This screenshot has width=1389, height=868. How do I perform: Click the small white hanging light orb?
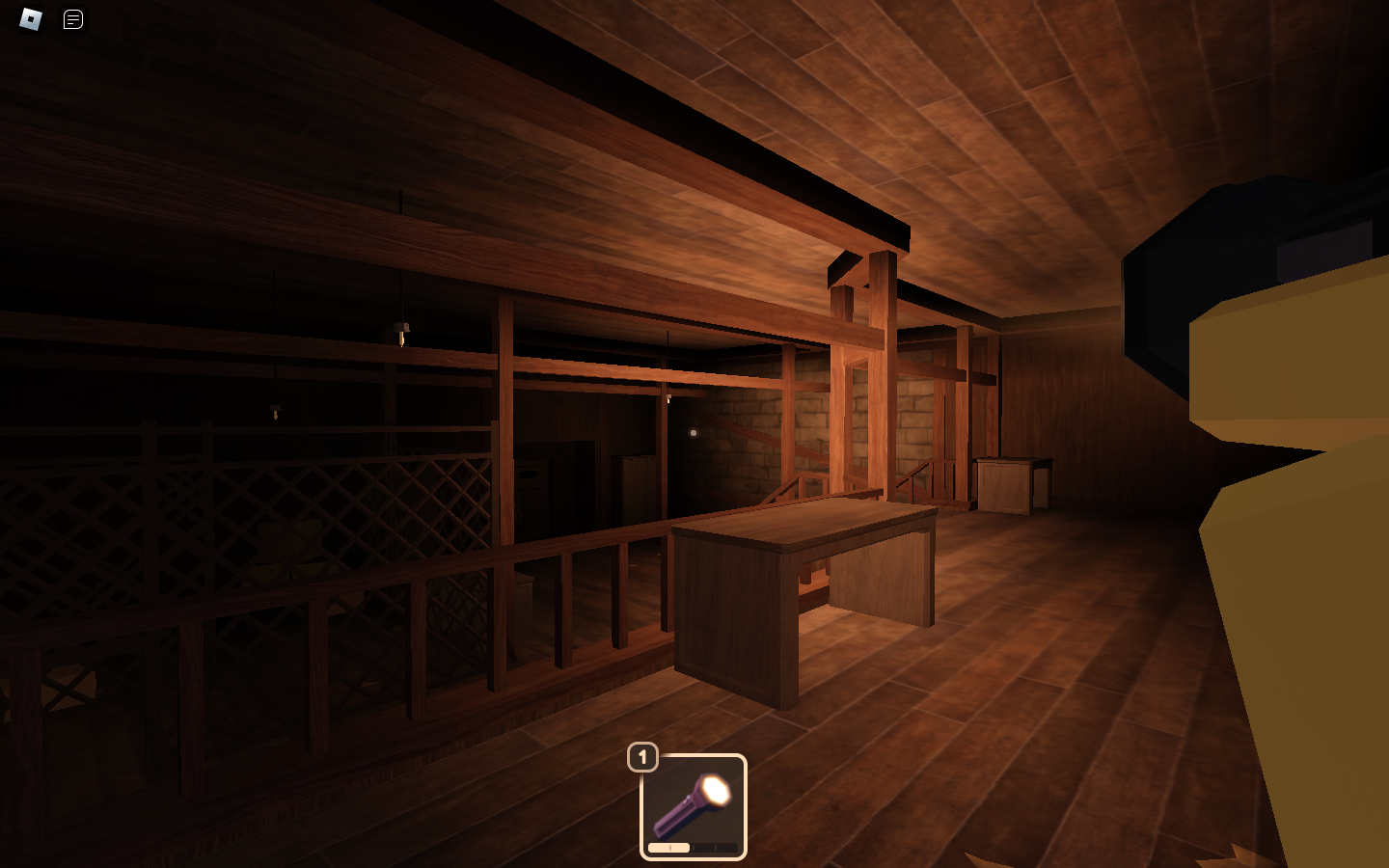[x=693, y=432]
